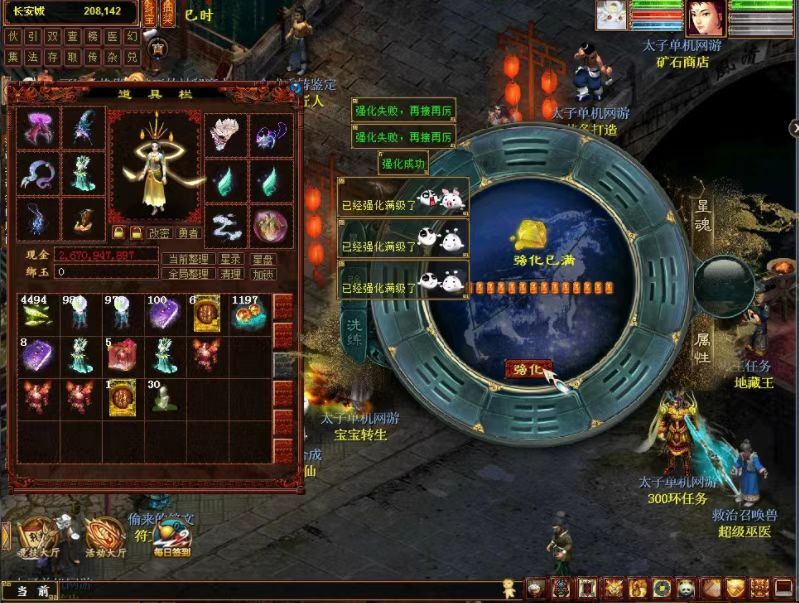799x603 pixels.
Task: Select the item stack numbered 4494
Action: coord(36,314)
